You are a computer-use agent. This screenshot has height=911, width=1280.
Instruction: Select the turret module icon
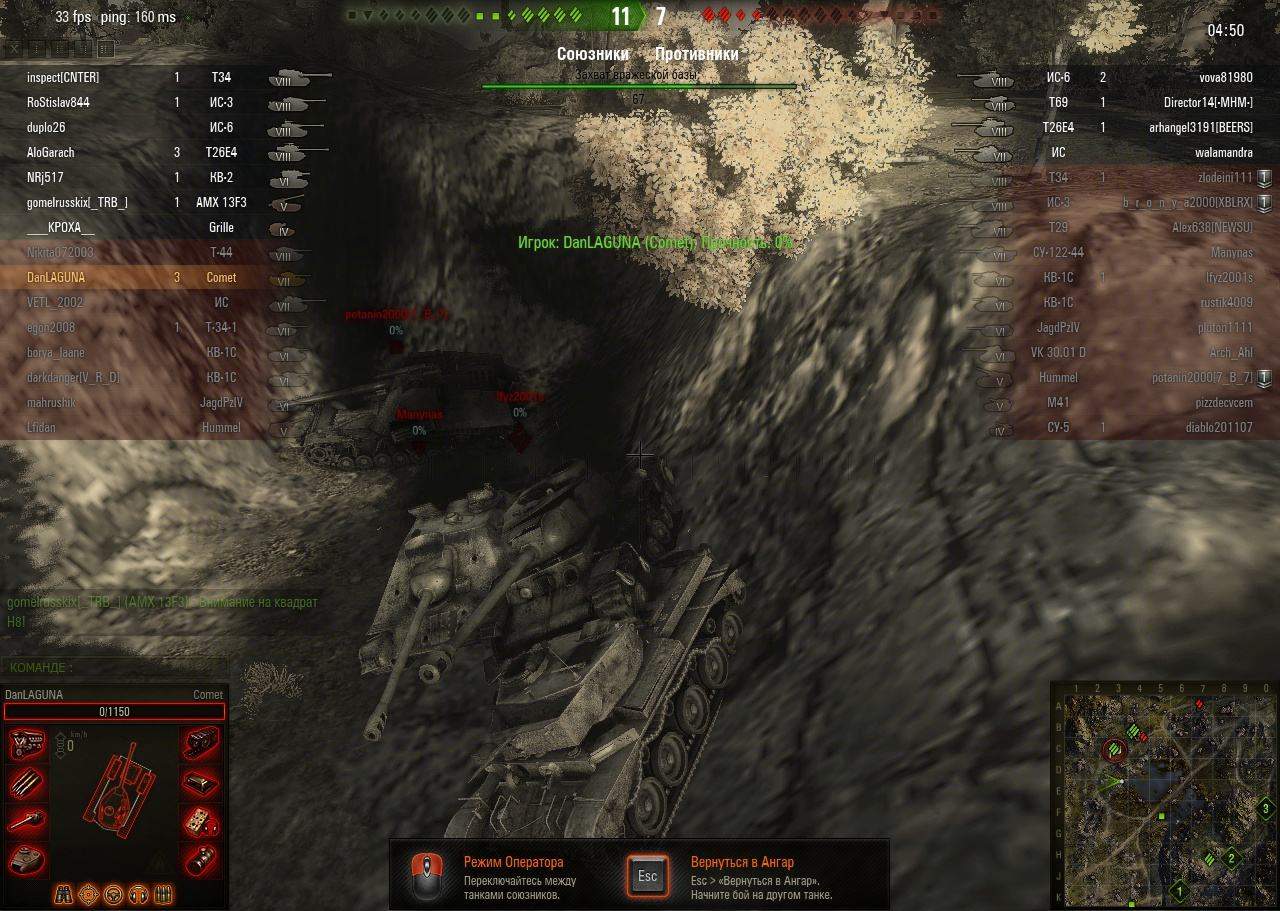point(25,858)
